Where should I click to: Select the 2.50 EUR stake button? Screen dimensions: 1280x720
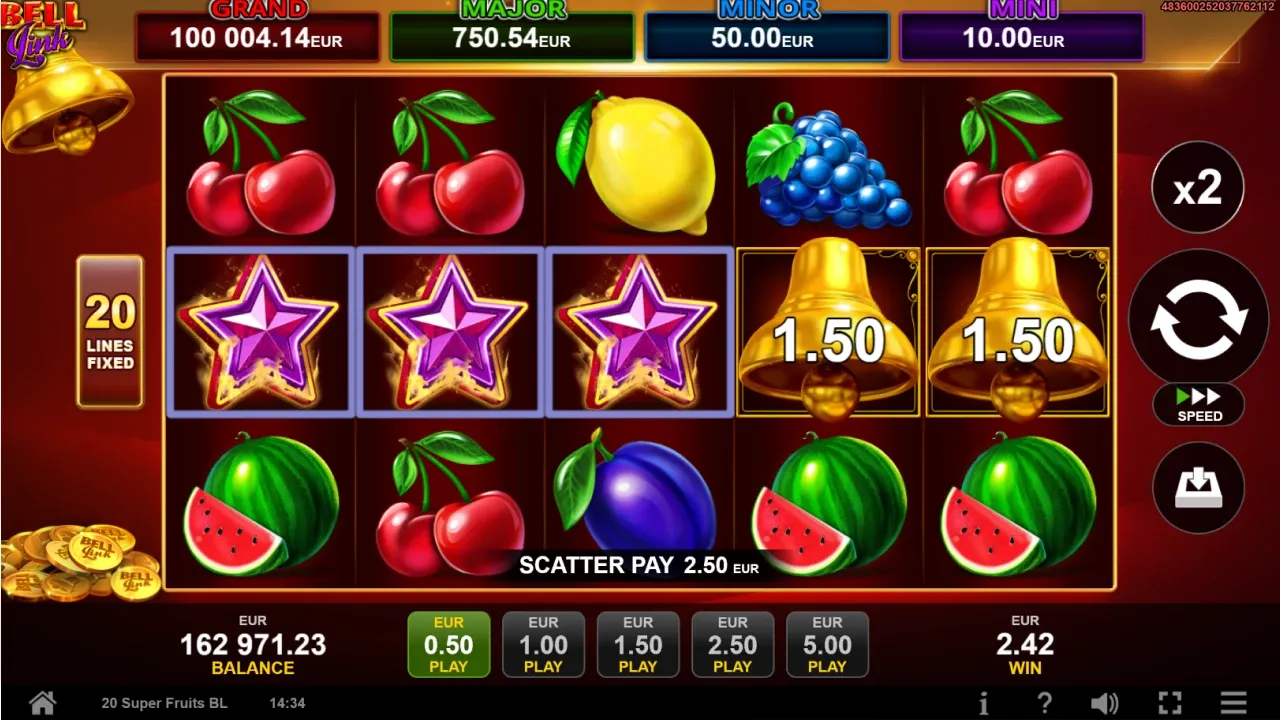(733, 644)
